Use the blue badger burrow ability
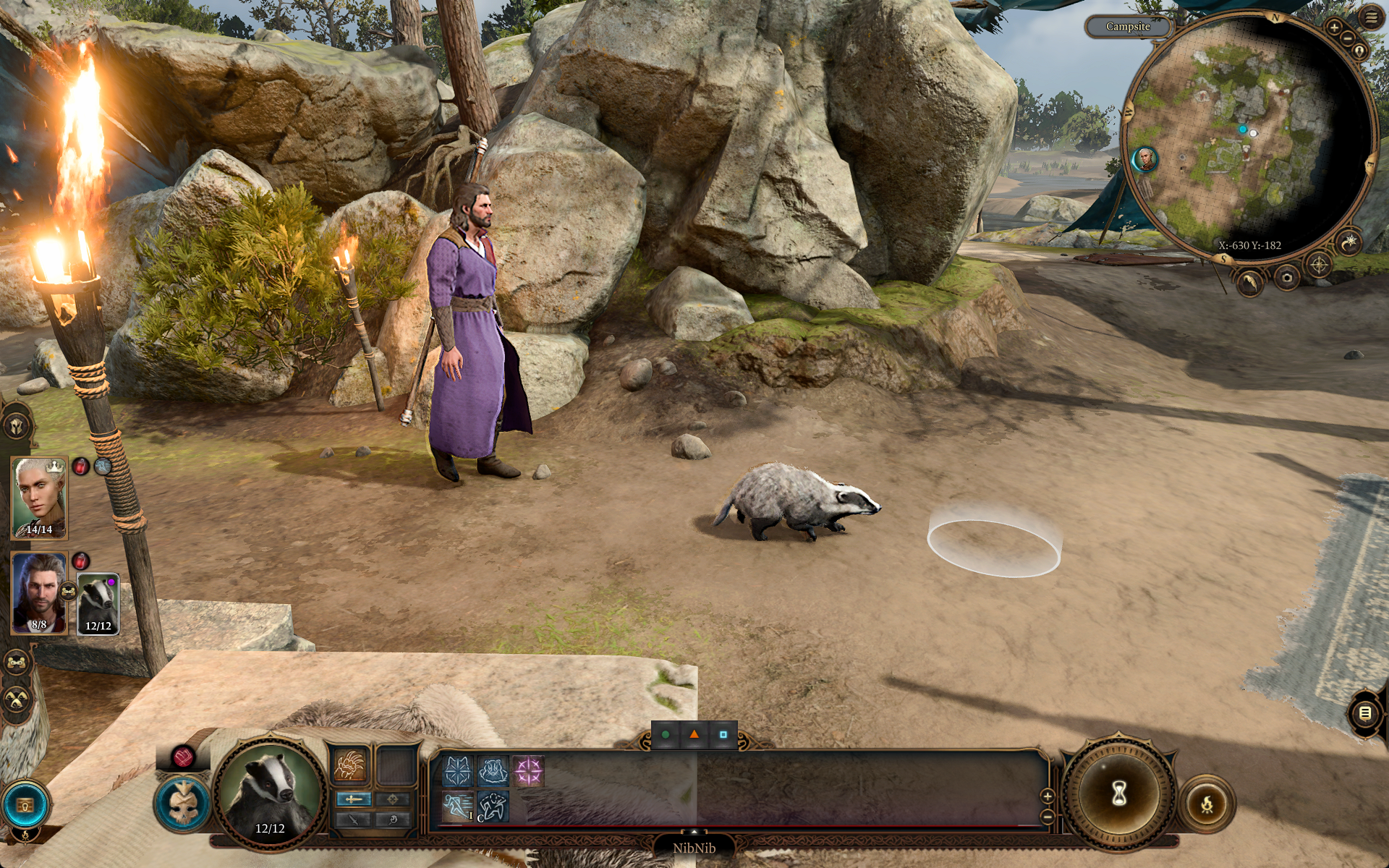1389x868 pixels. tap(493, 771)
